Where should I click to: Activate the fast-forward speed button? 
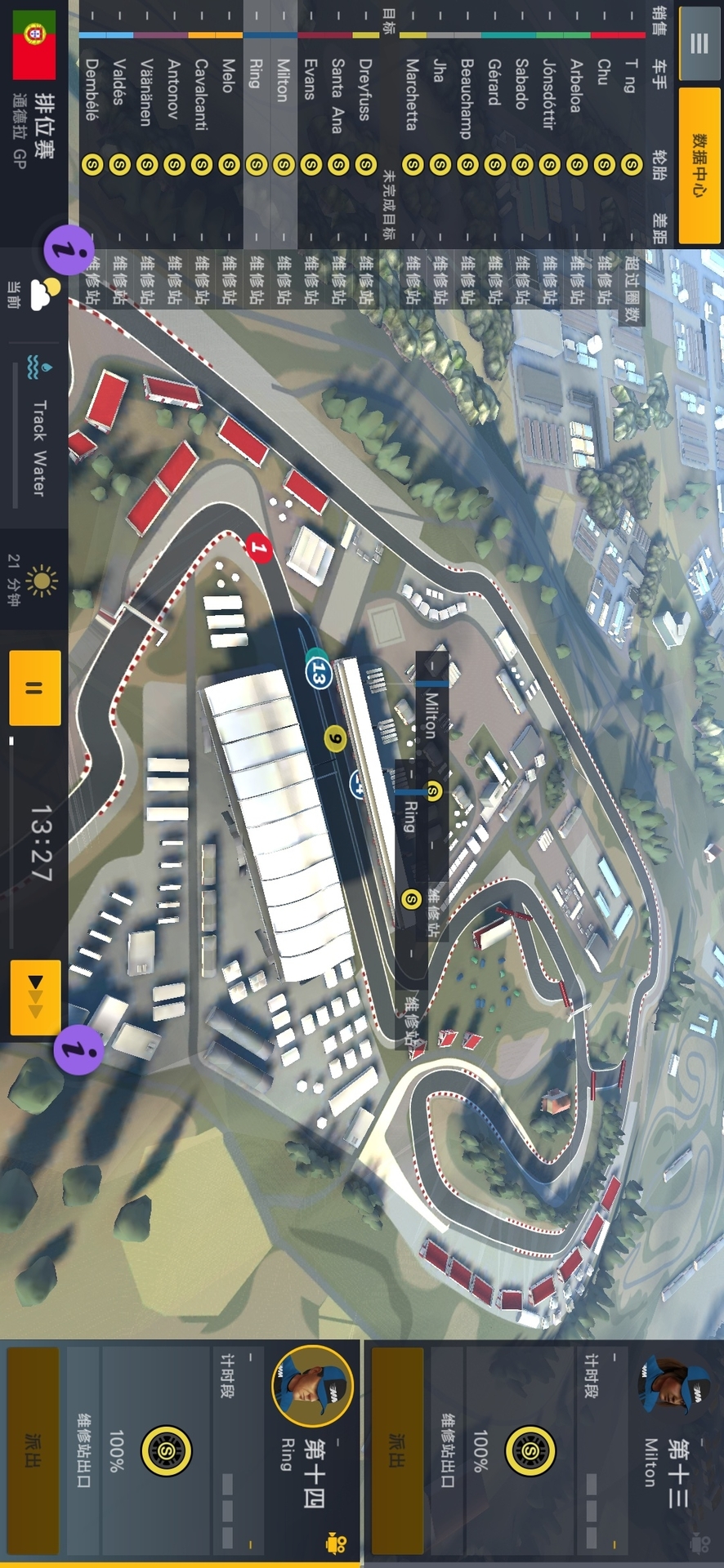pyautogui.click(x=35, y=997)
